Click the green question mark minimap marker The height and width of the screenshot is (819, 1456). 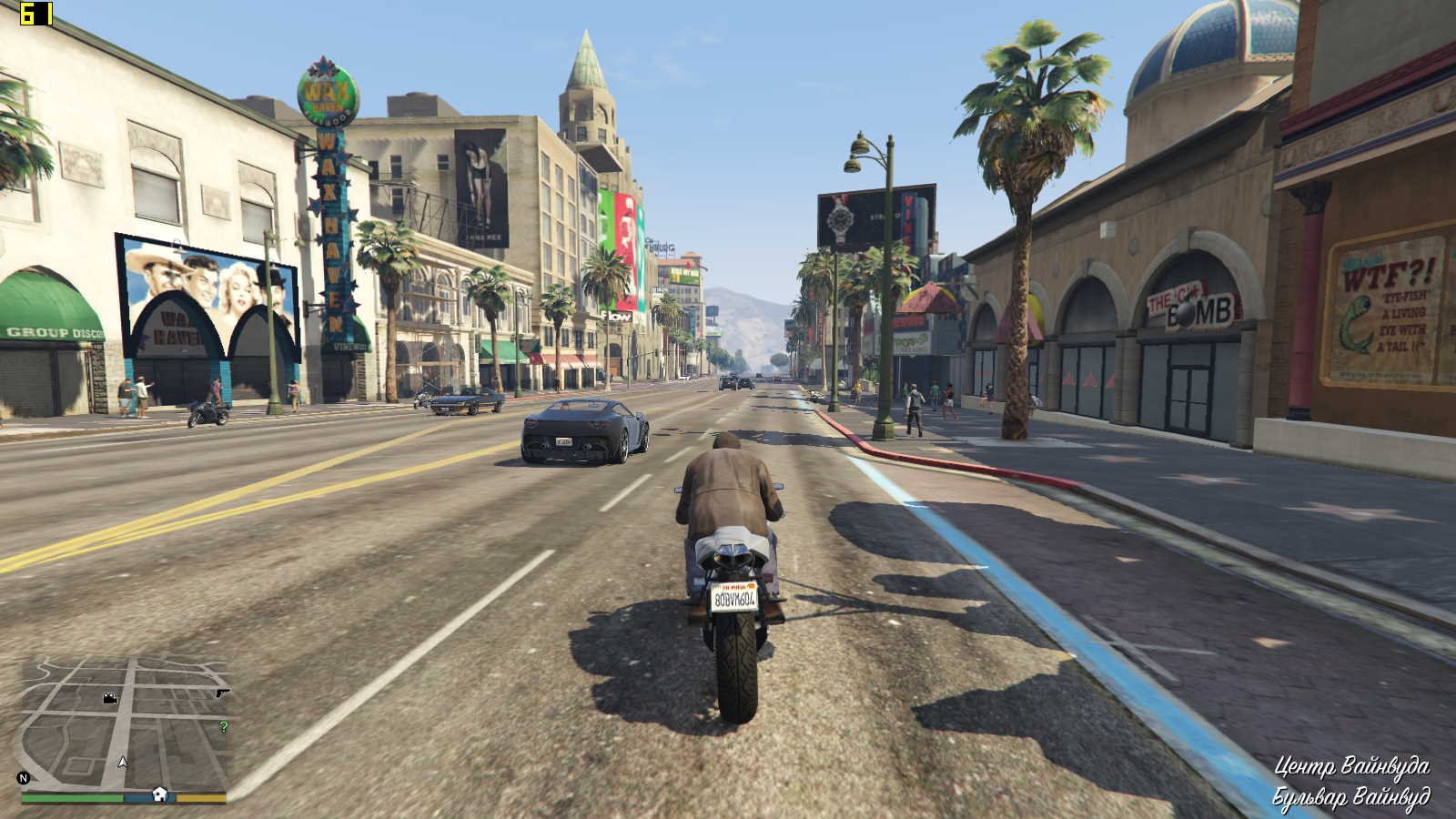tap(224, 726)
